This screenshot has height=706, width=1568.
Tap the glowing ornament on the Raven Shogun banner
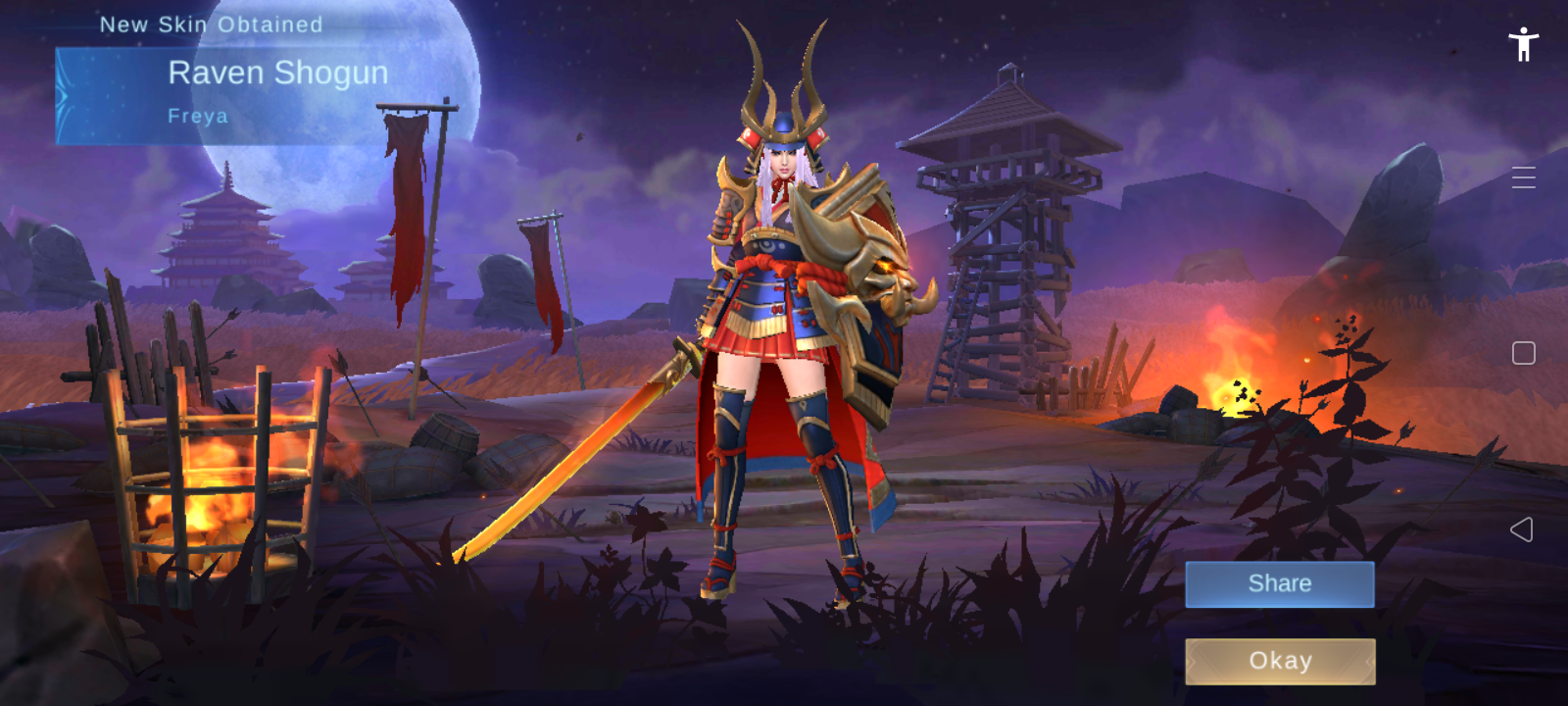pyautogui.click(x=61, y=93)
